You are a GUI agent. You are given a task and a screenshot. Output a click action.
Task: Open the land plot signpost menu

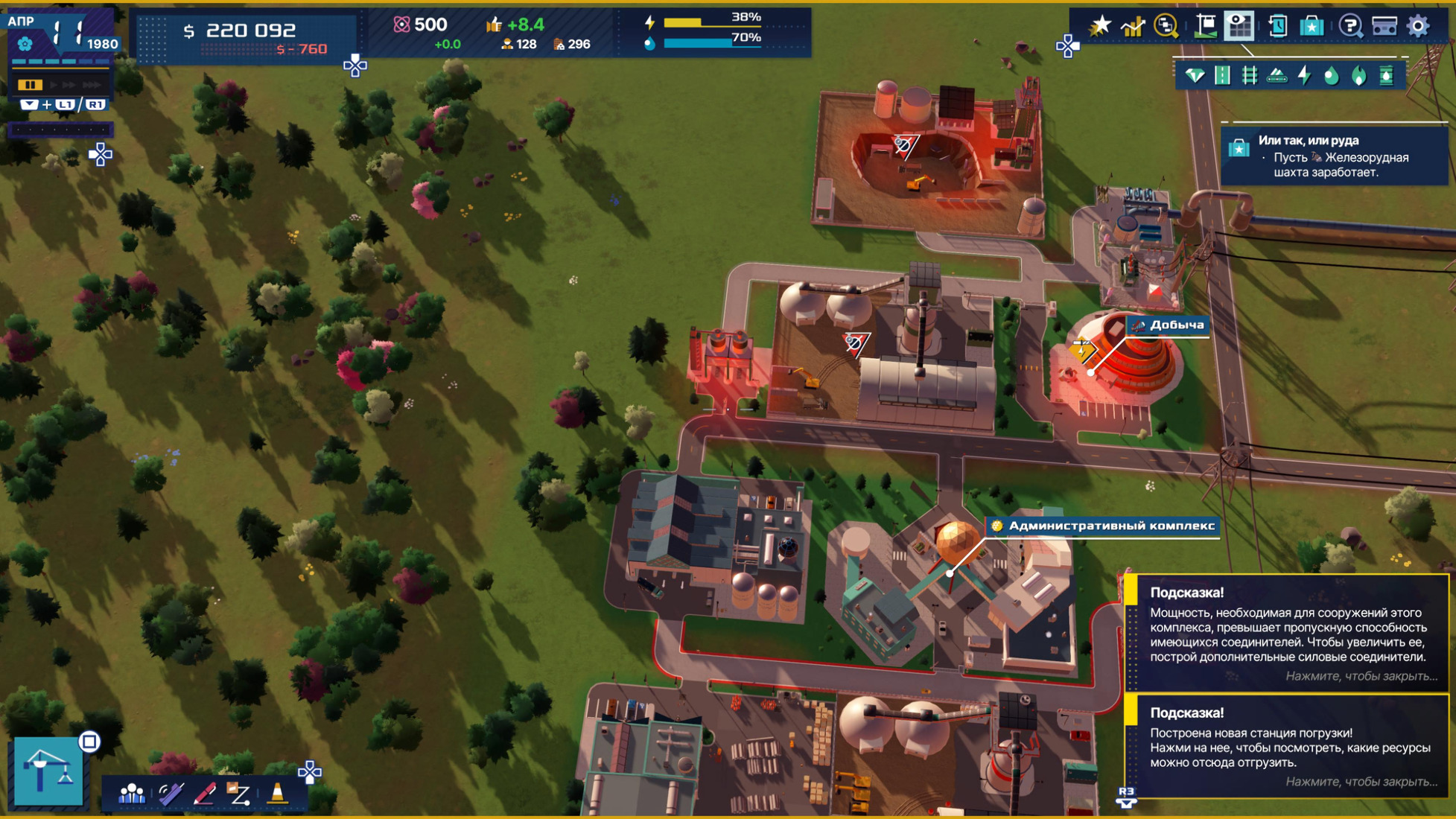(1204, 26)
